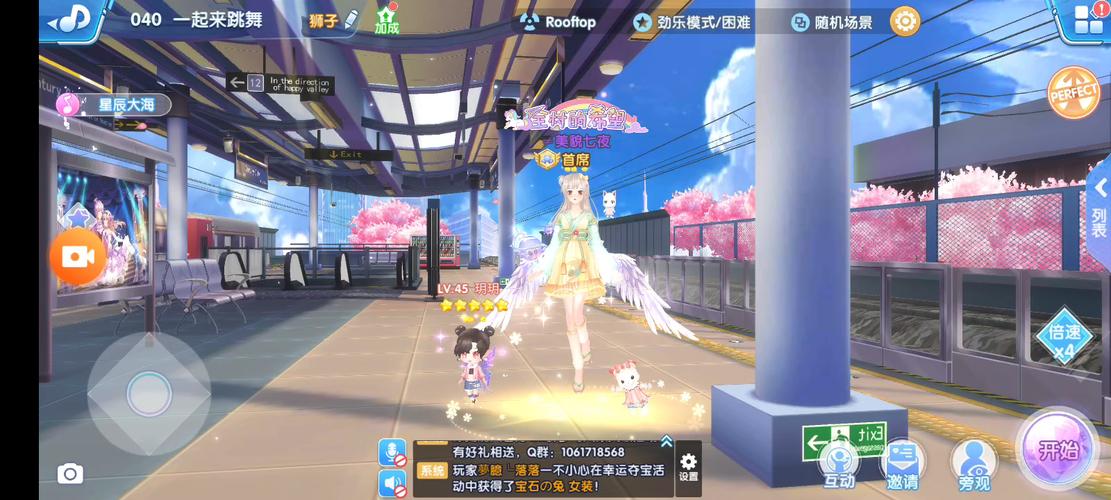1111x500 pixels.
Task: Take a screenshot with the camera icon
Action: [70, 474]
